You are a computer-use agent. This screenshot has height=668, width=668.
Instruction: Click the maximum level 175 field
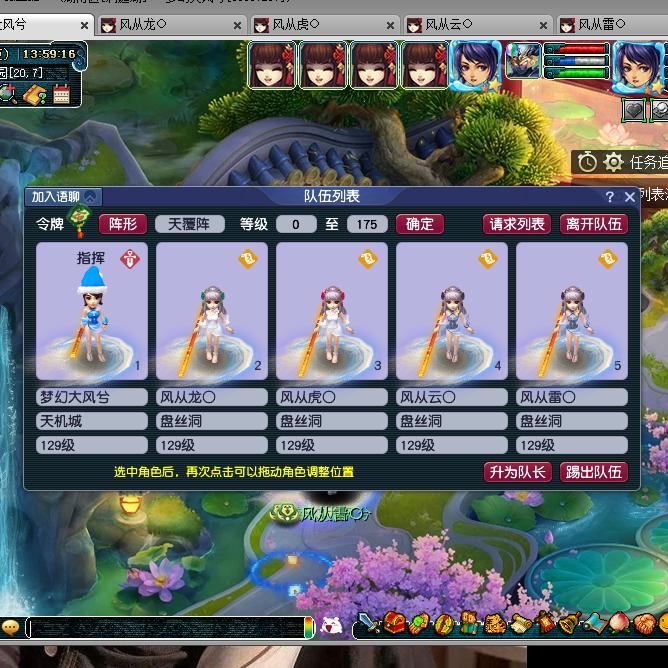(x=367, y=224)
